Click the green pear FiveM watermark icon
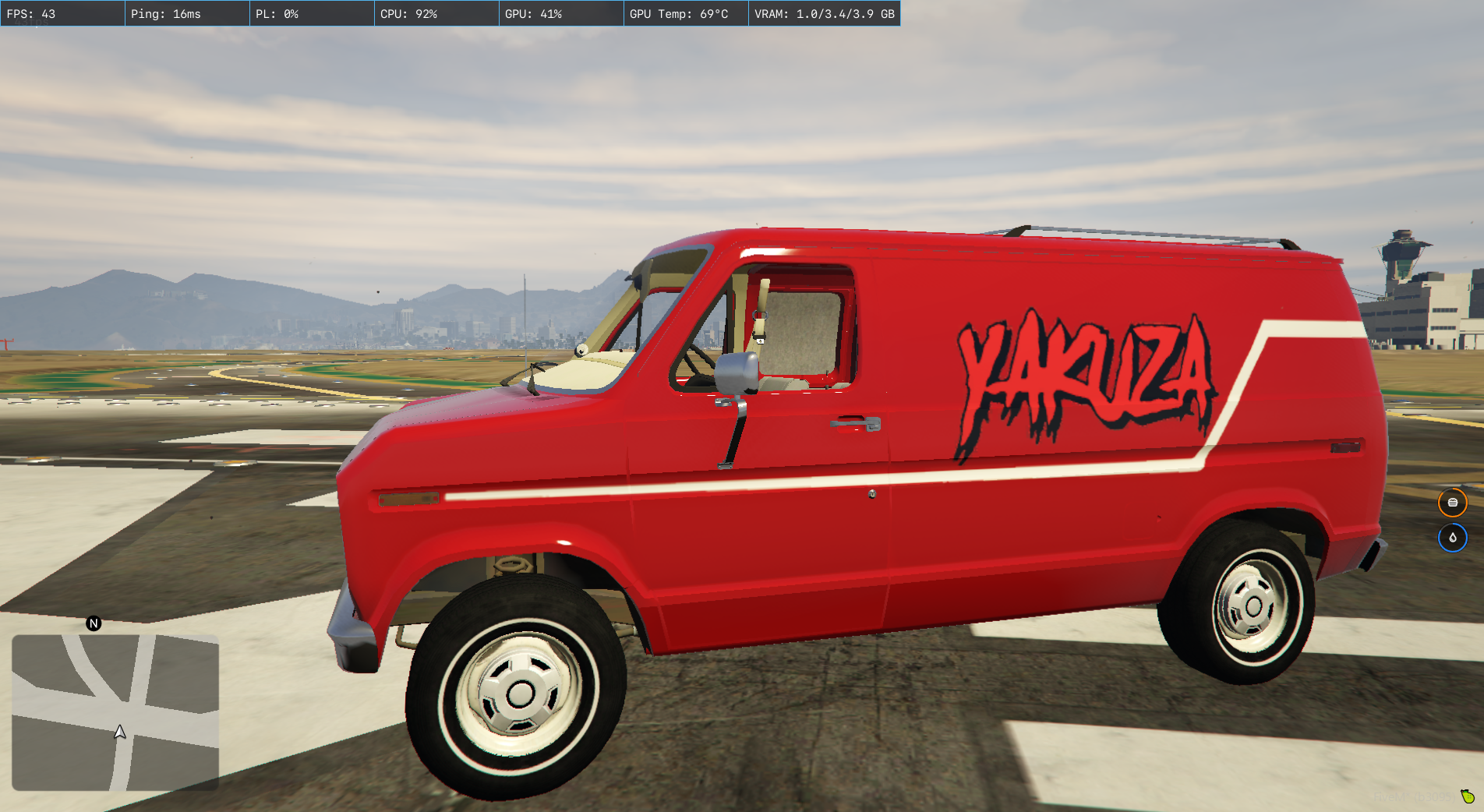Viewport: 1484px width, 812px height. 1468,796
